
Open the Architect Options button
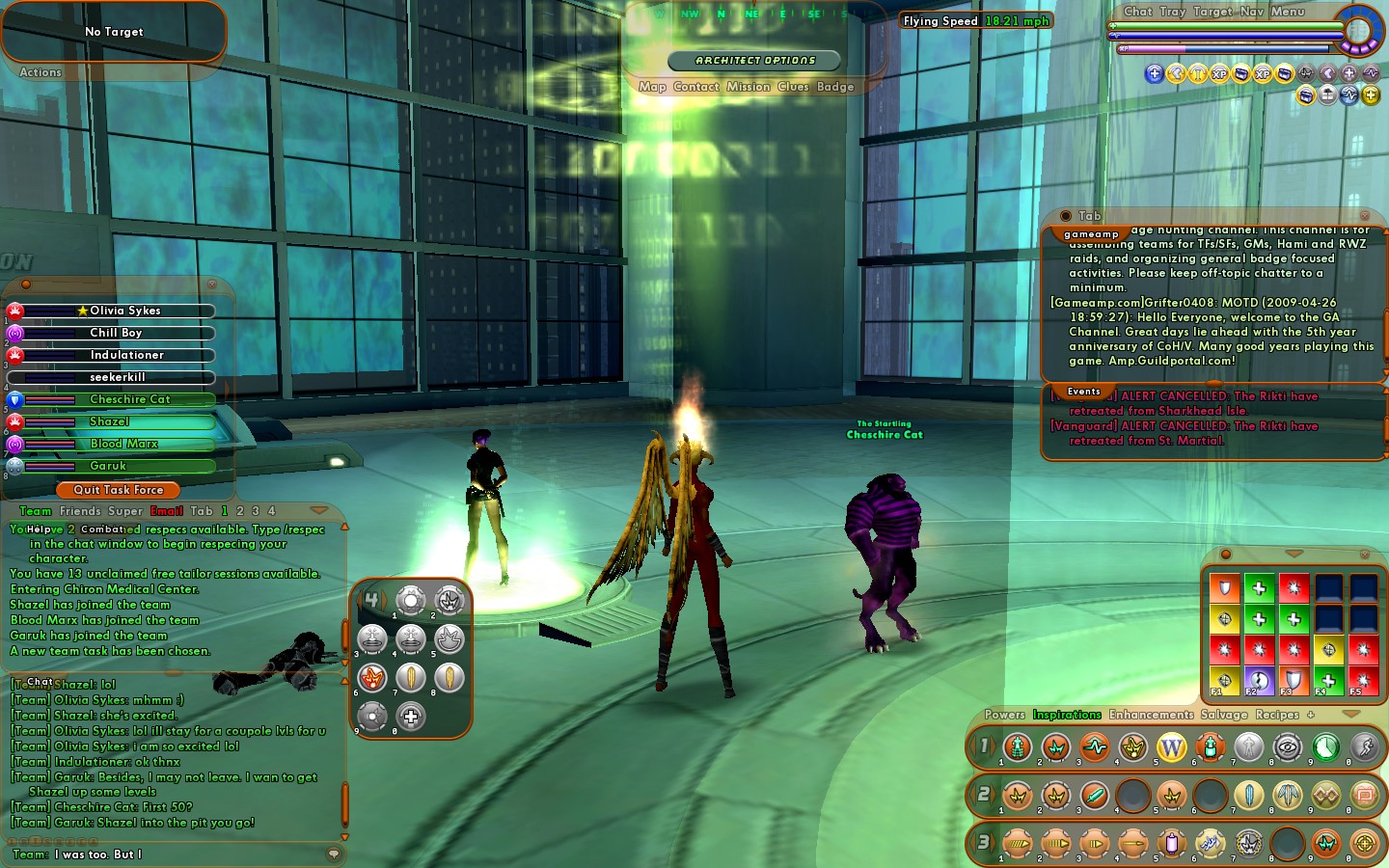(755, 61)
